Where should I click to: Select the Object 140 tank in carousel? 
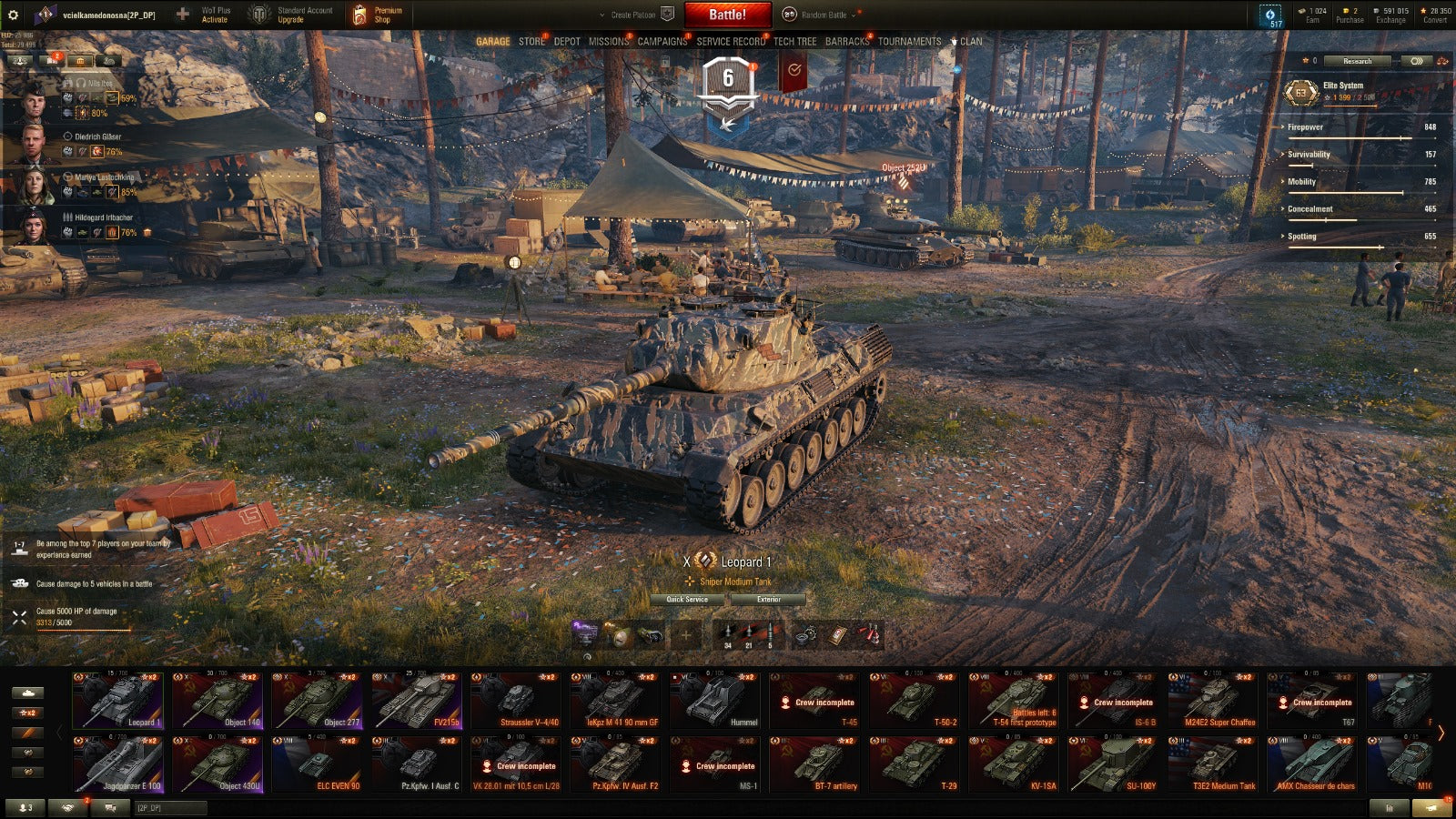tap(217, 701)
